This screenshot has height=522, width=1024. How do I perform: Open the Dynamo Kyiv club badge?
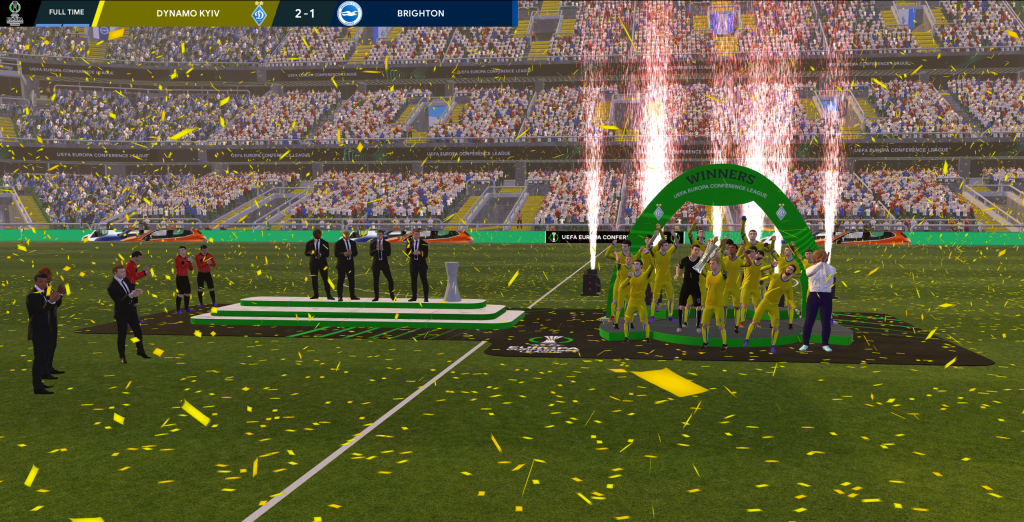(x=259, y=13)
